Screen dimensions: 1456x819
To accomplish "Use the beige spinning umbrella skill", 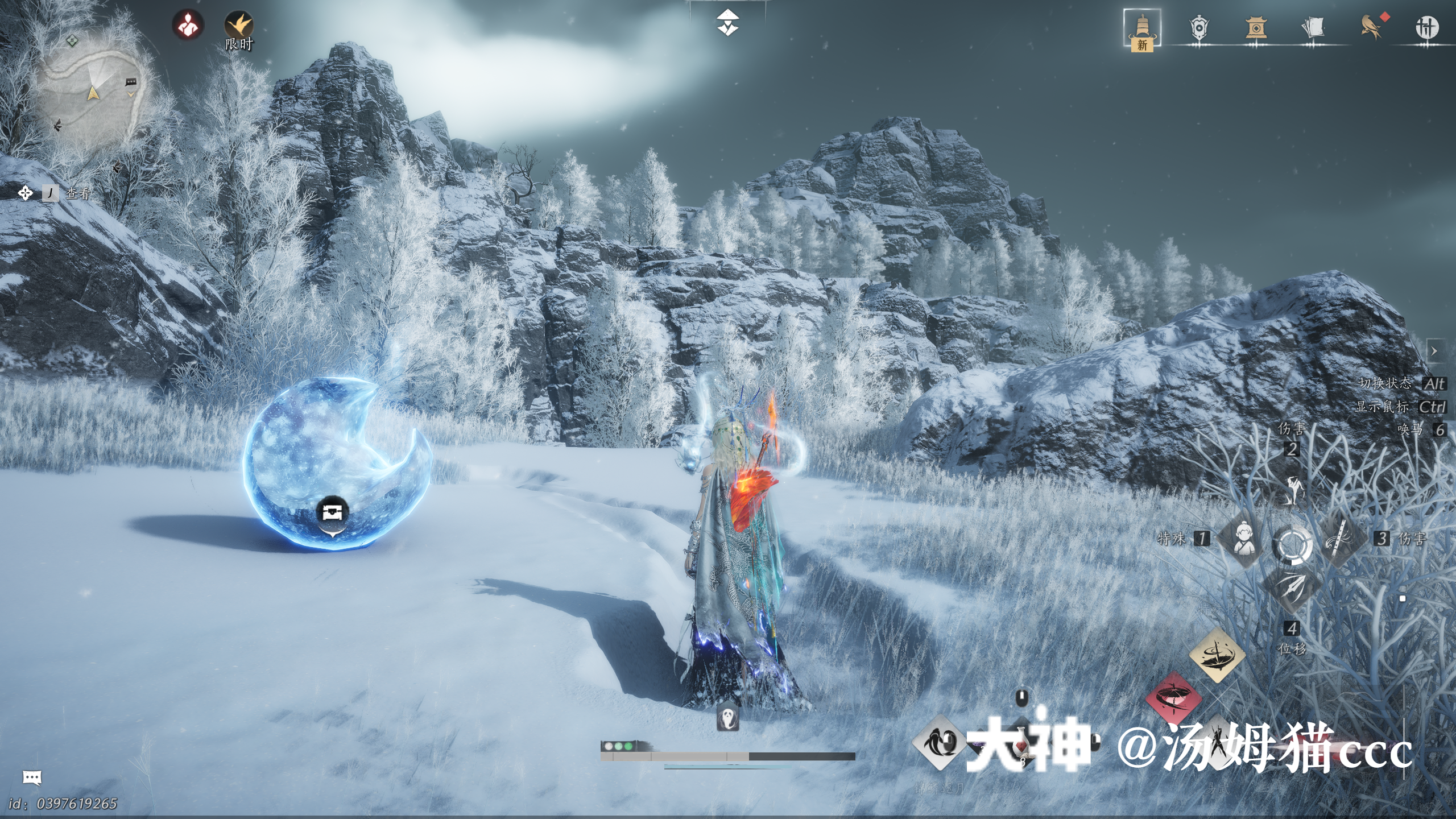I will (1217, 655).
